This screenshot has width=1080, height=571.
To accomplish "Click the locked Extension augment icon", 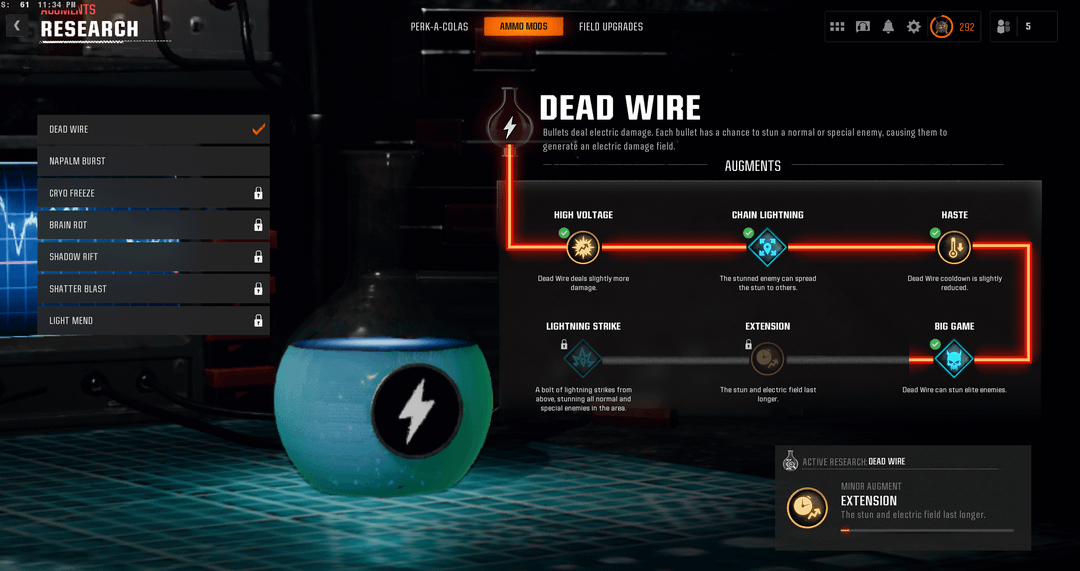I will pyautogui.click(x=768, y=358).
